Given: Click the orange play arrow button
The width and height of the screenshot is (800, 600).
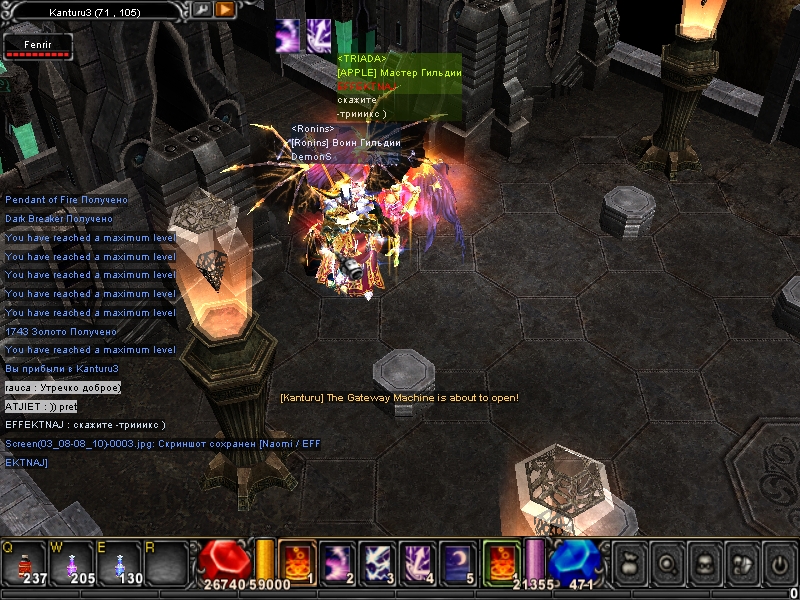Looking at the screenshot, I should tap(225, 9).
